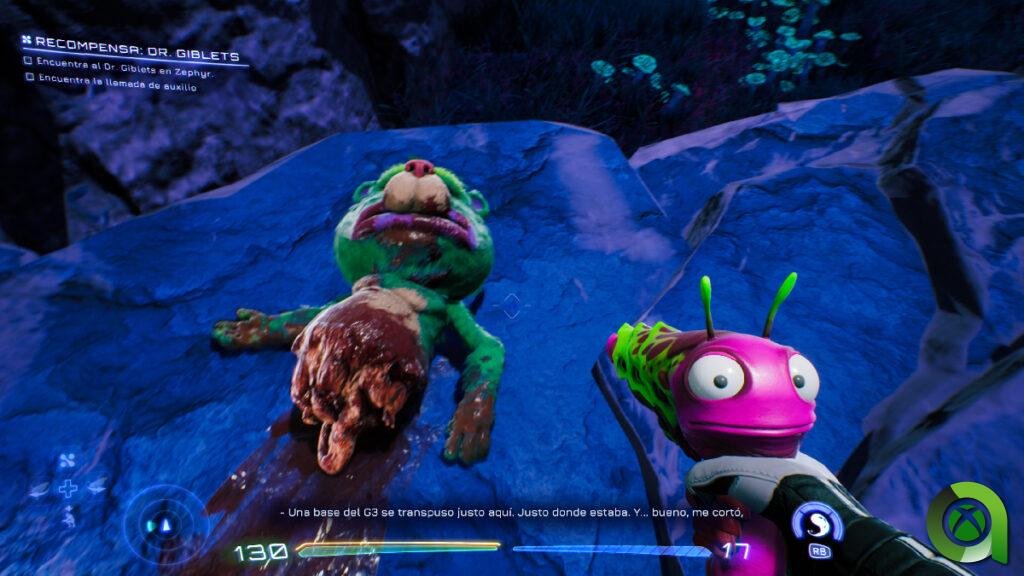
Task: Activate the weapon ability gauge icon
Action: [812, 523]
